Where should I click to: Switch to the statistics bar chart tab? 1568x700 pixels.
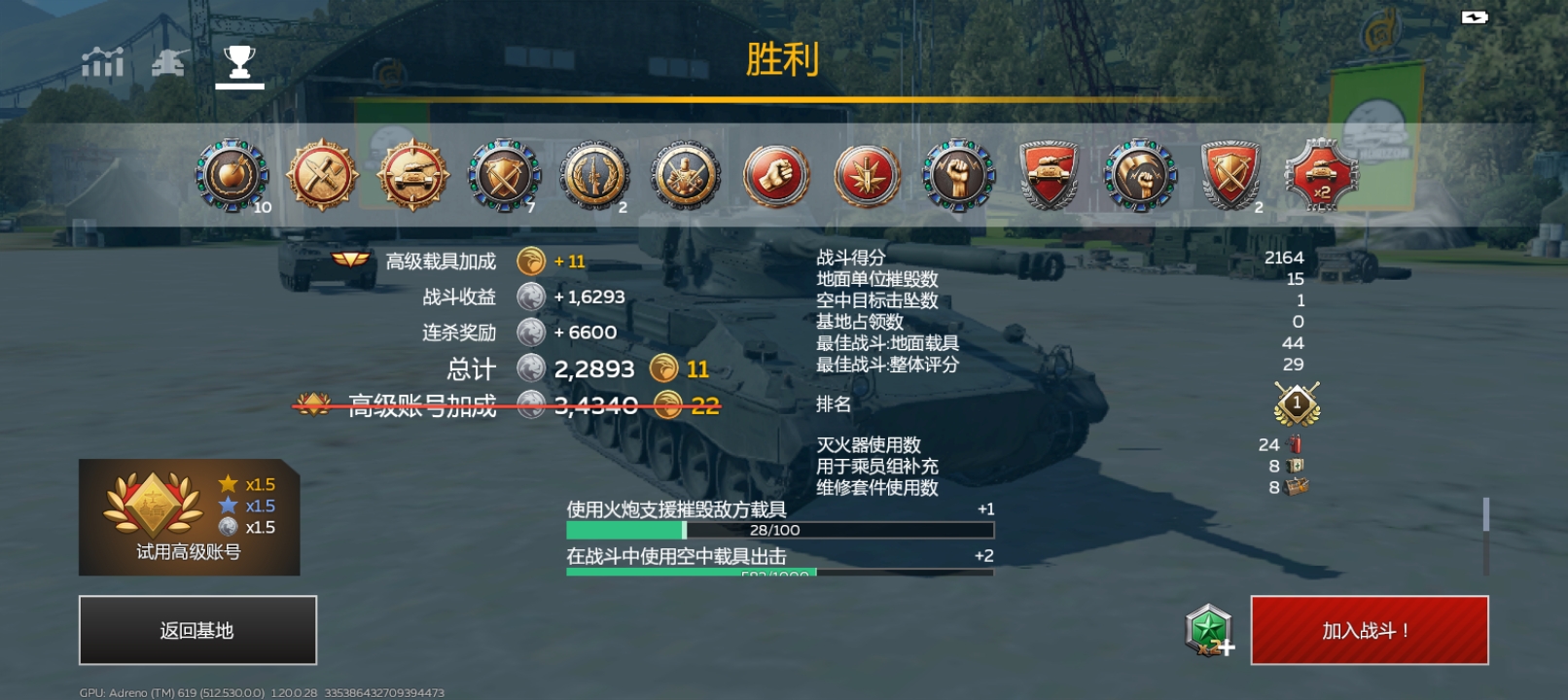[x=104, y=61]
